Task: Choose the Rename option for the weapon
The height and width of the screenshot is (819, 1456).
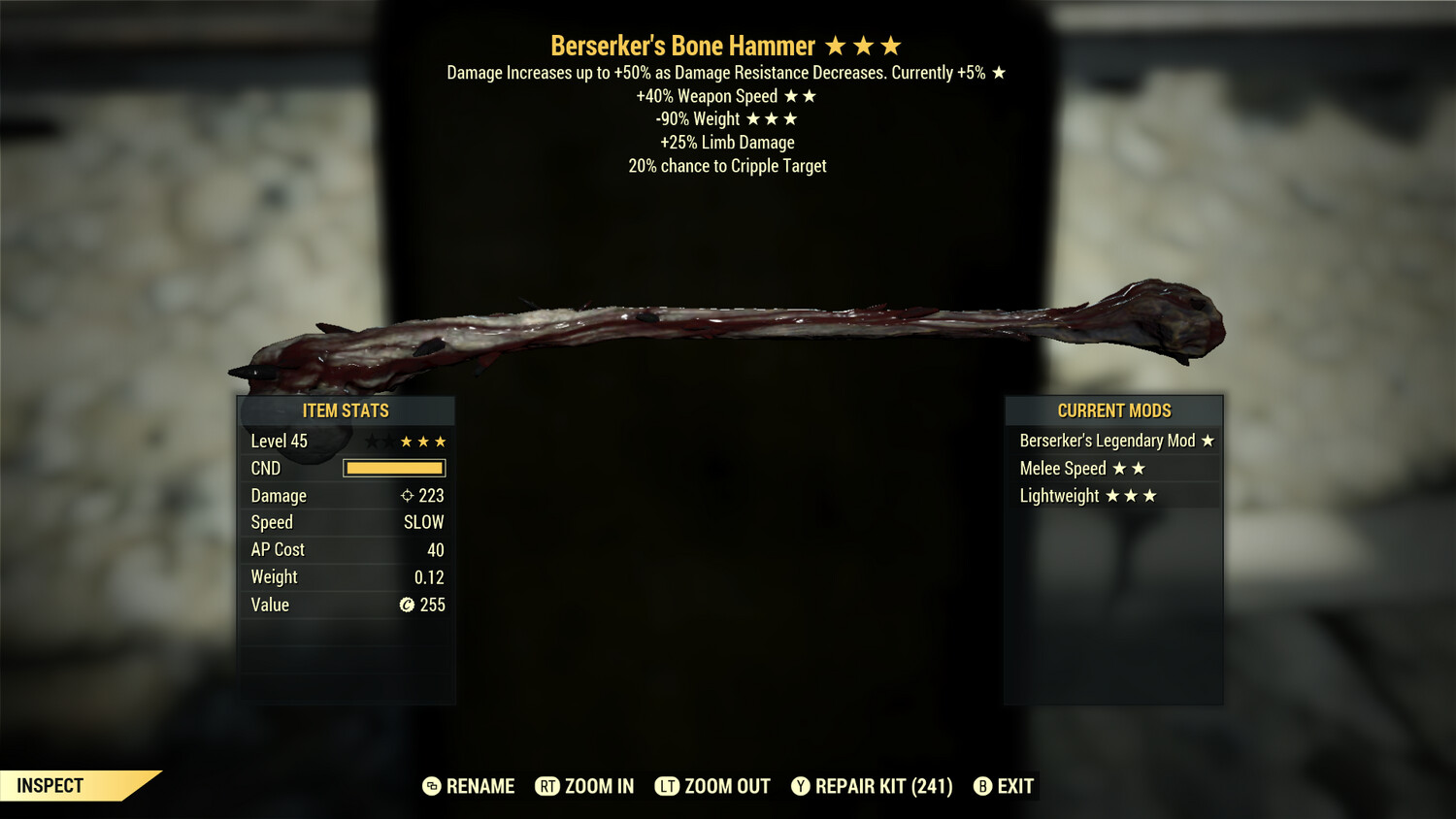Action: coord(469,786)
